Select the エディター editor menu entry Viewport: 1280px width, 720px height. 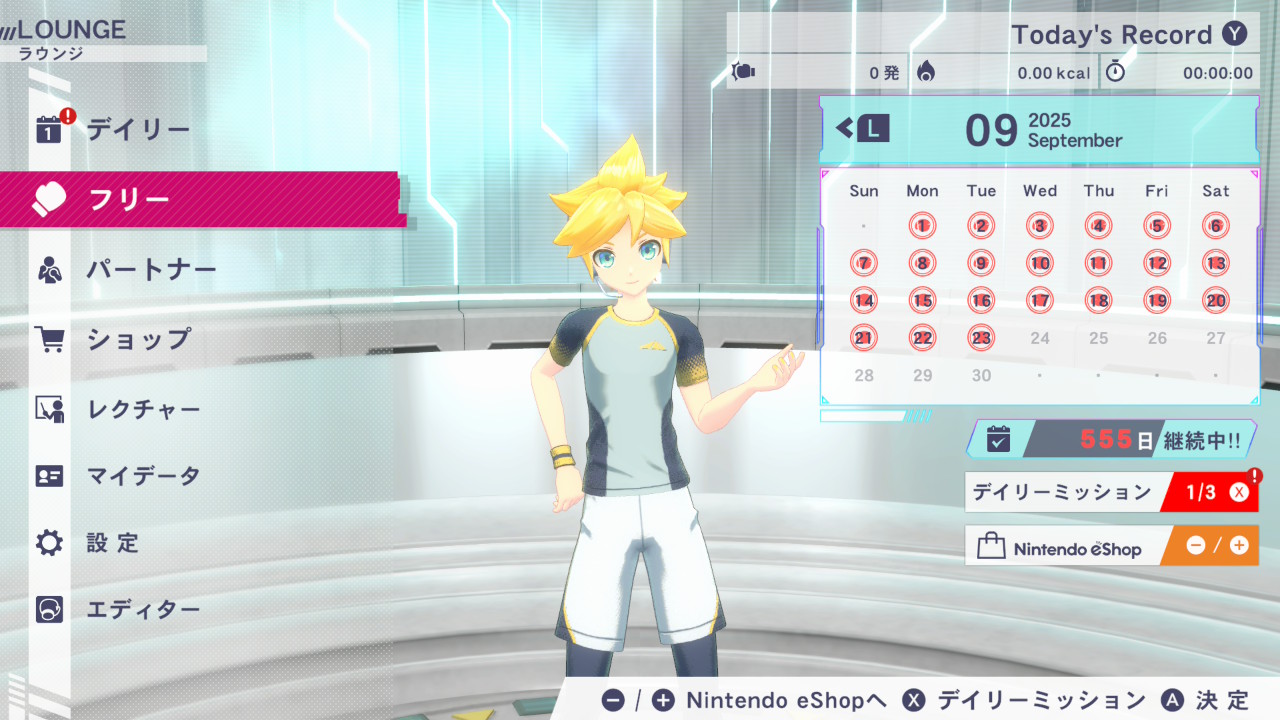[143, 609]
